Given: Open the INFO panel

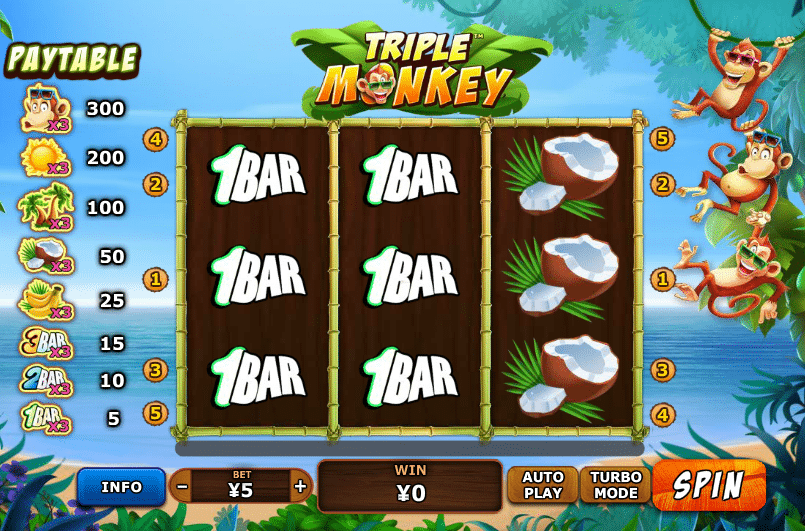Looking at the screenshot, I should (x=121, y=487).
